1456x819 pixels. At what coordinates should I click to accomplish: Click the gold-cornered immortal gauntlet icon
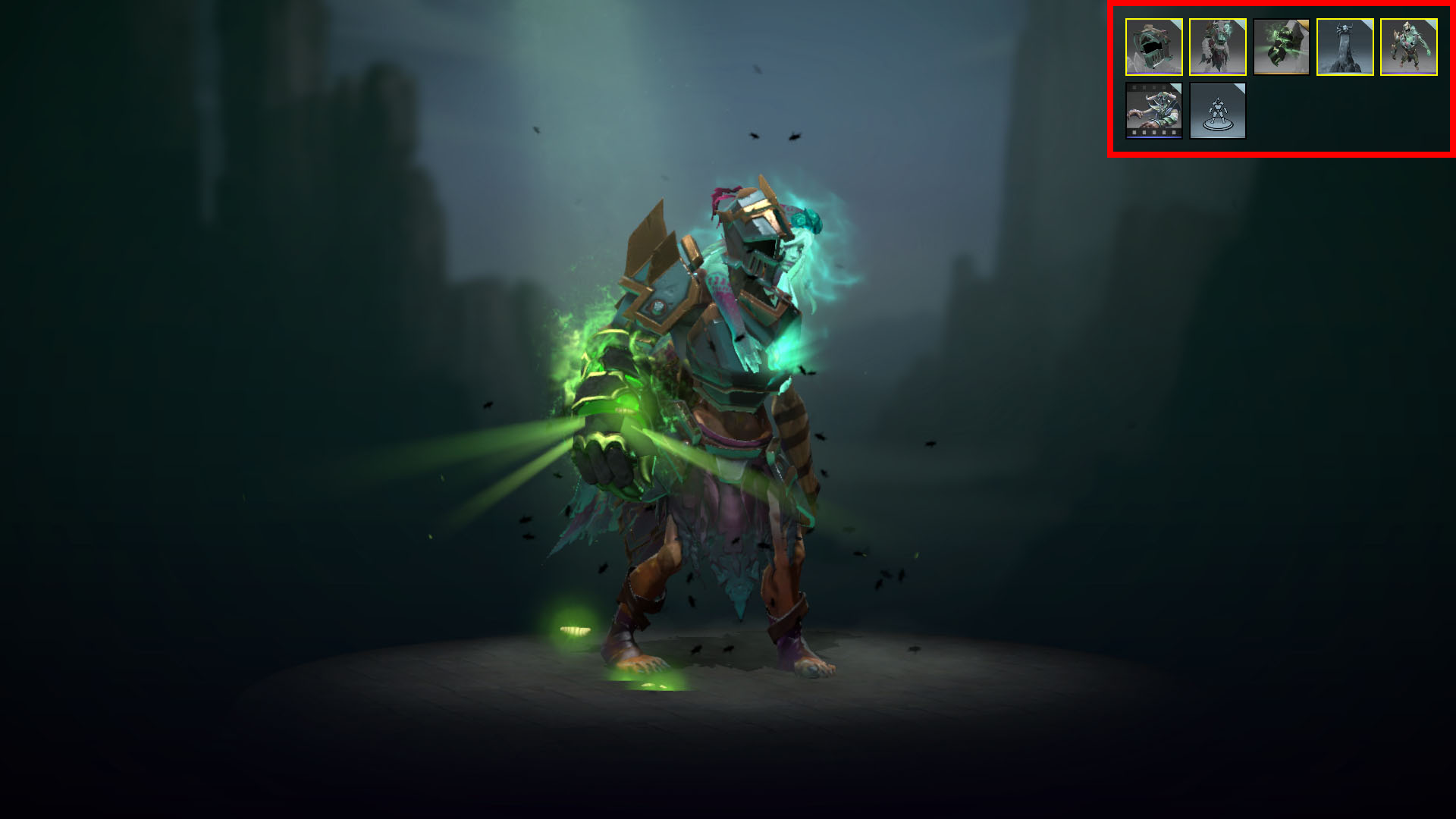pyautogui.click(x=1281, y=47)
